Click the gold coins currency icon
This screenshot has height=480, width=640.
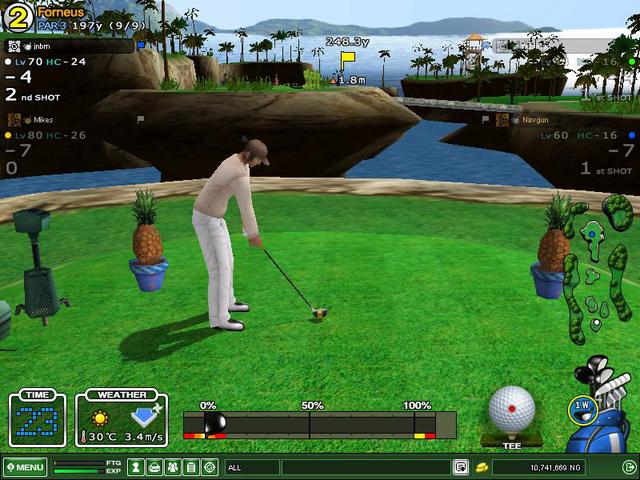click(481, 467)
